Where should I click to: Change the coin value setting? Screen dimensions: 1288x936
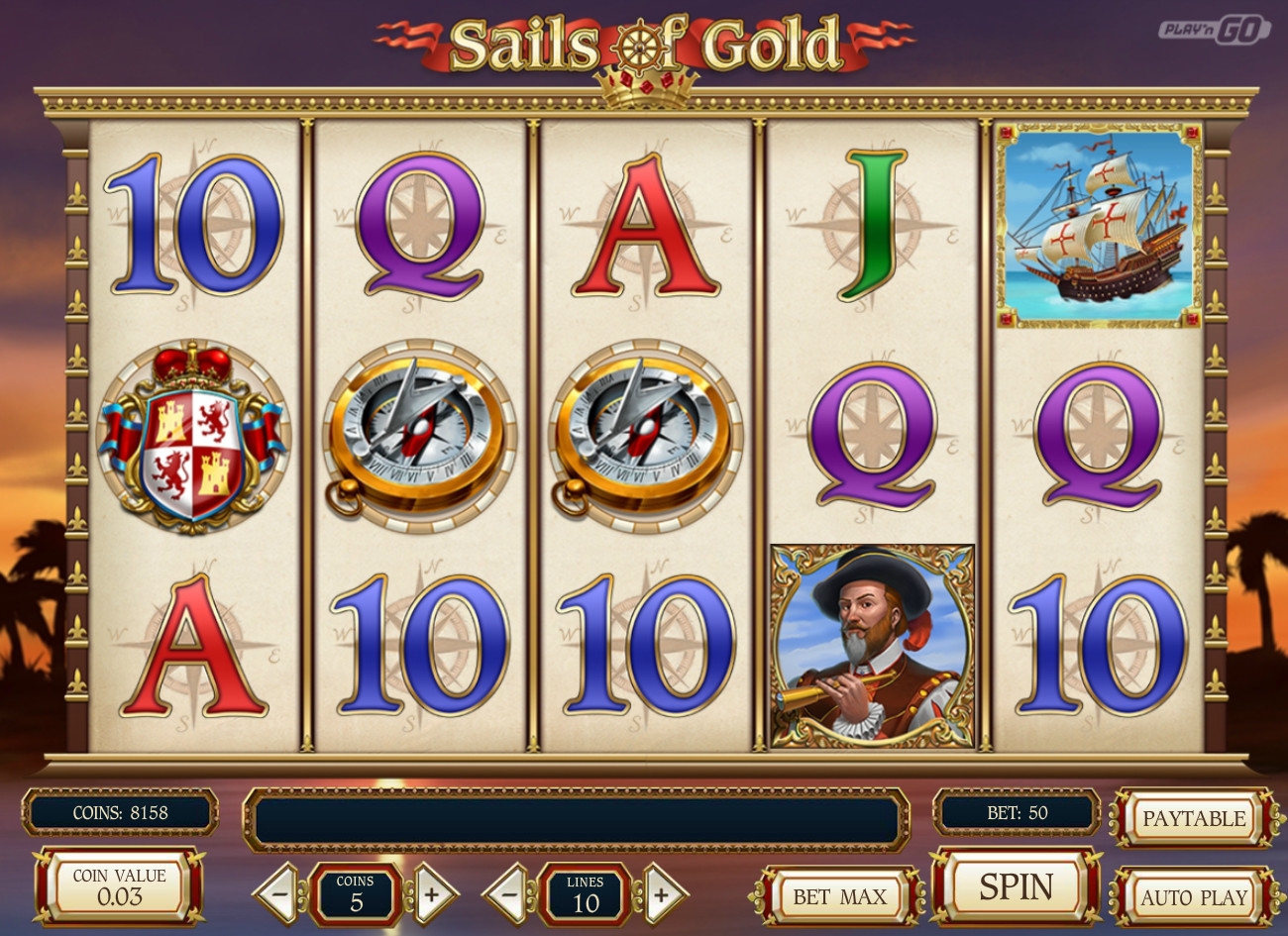120,887
